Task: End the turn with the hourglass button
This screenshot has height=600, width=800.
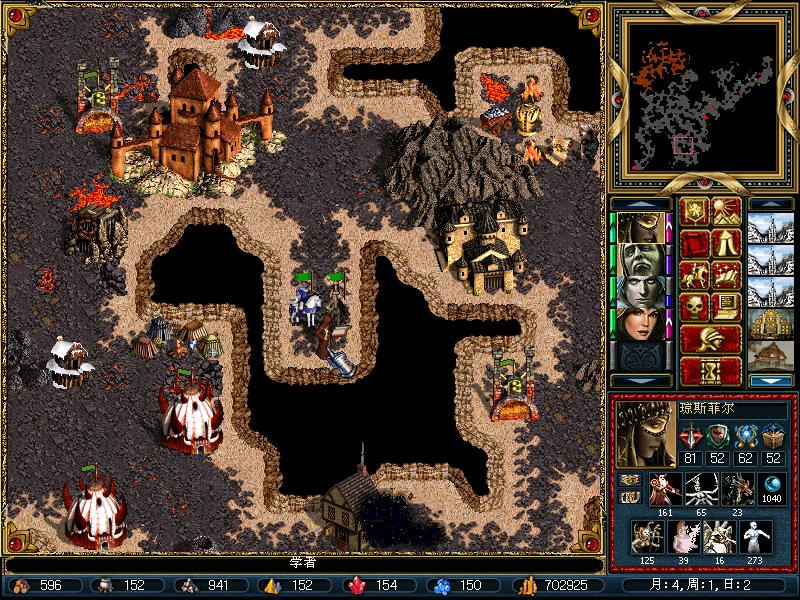Action: point(710,371)
